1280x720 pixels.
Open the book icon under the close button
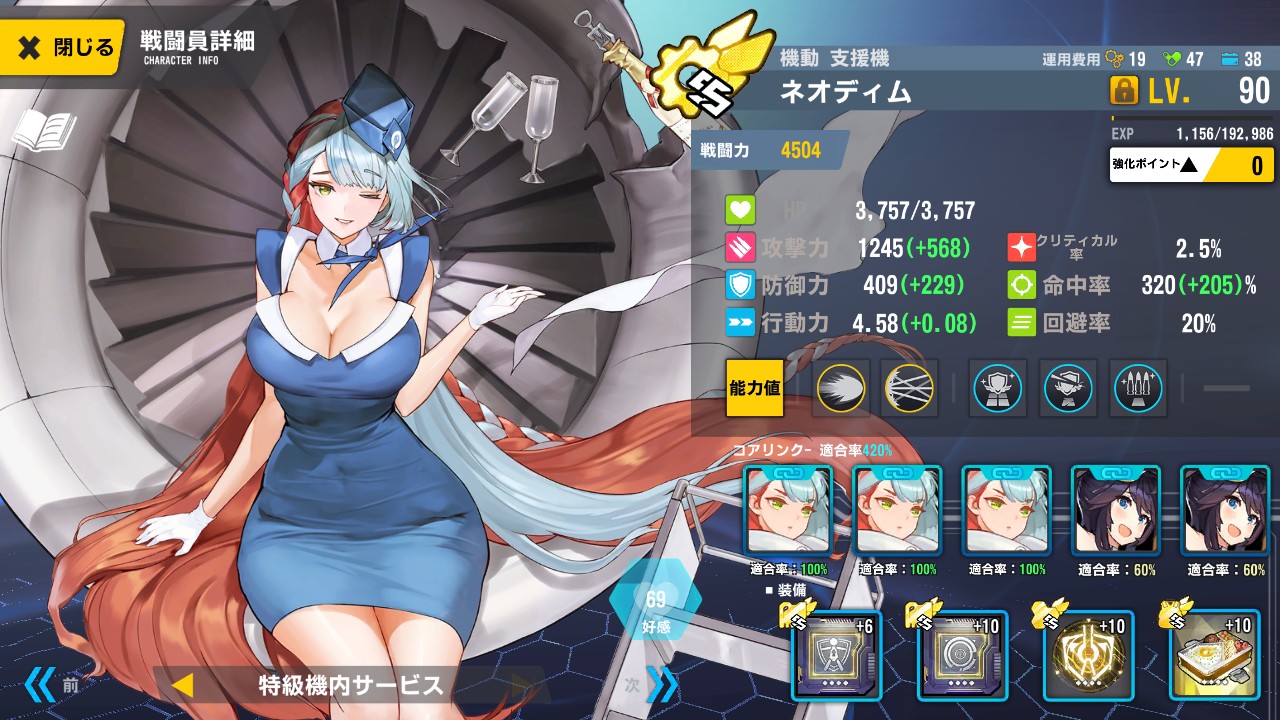[x=43, y=131]
